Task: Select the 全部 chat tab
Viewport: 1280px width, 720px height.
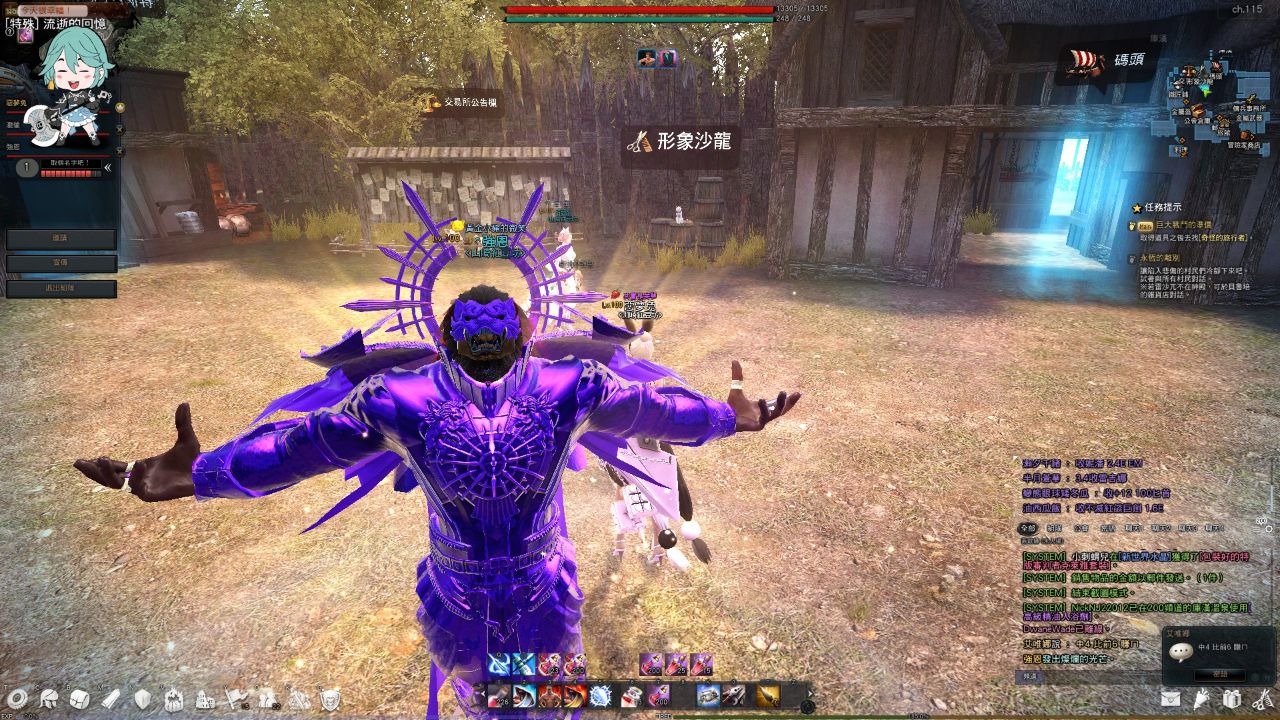Action: [x=1027, y=527]
